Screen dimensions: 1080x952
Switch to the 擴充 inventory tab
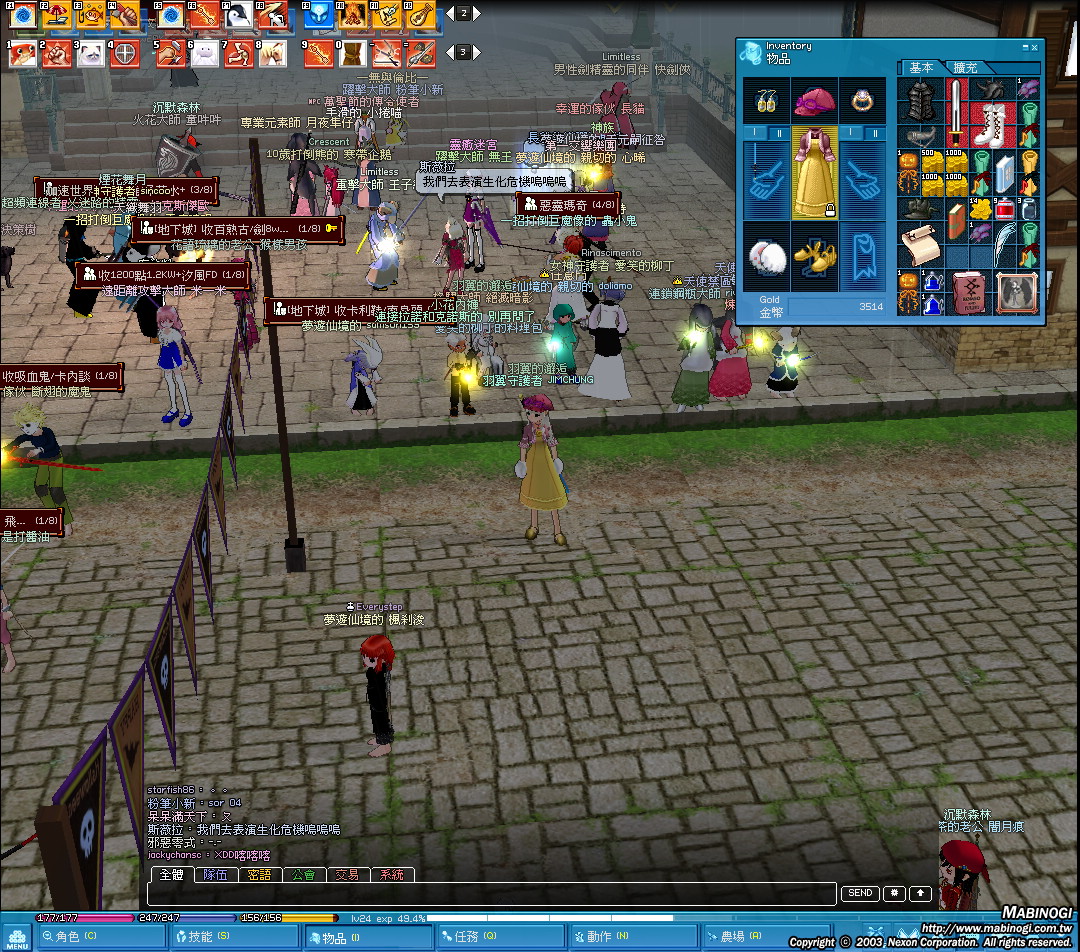tap(965, 68)
